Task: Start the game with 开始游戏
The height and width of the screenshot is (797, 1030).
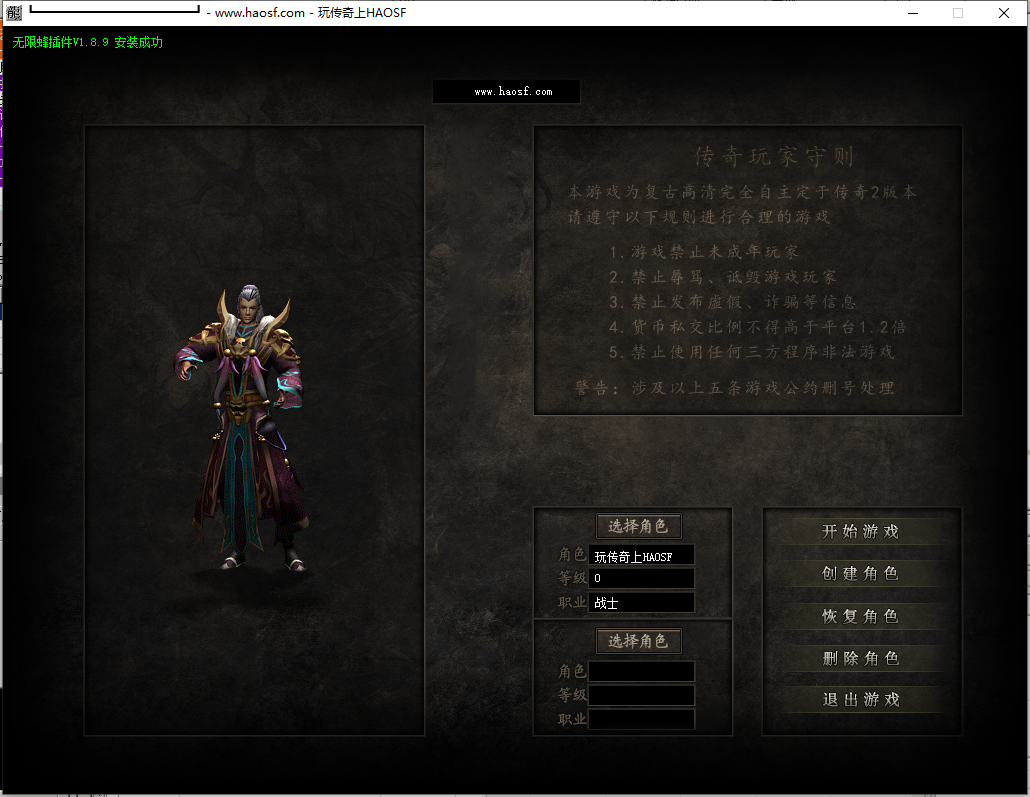Action: coord(860,532)
